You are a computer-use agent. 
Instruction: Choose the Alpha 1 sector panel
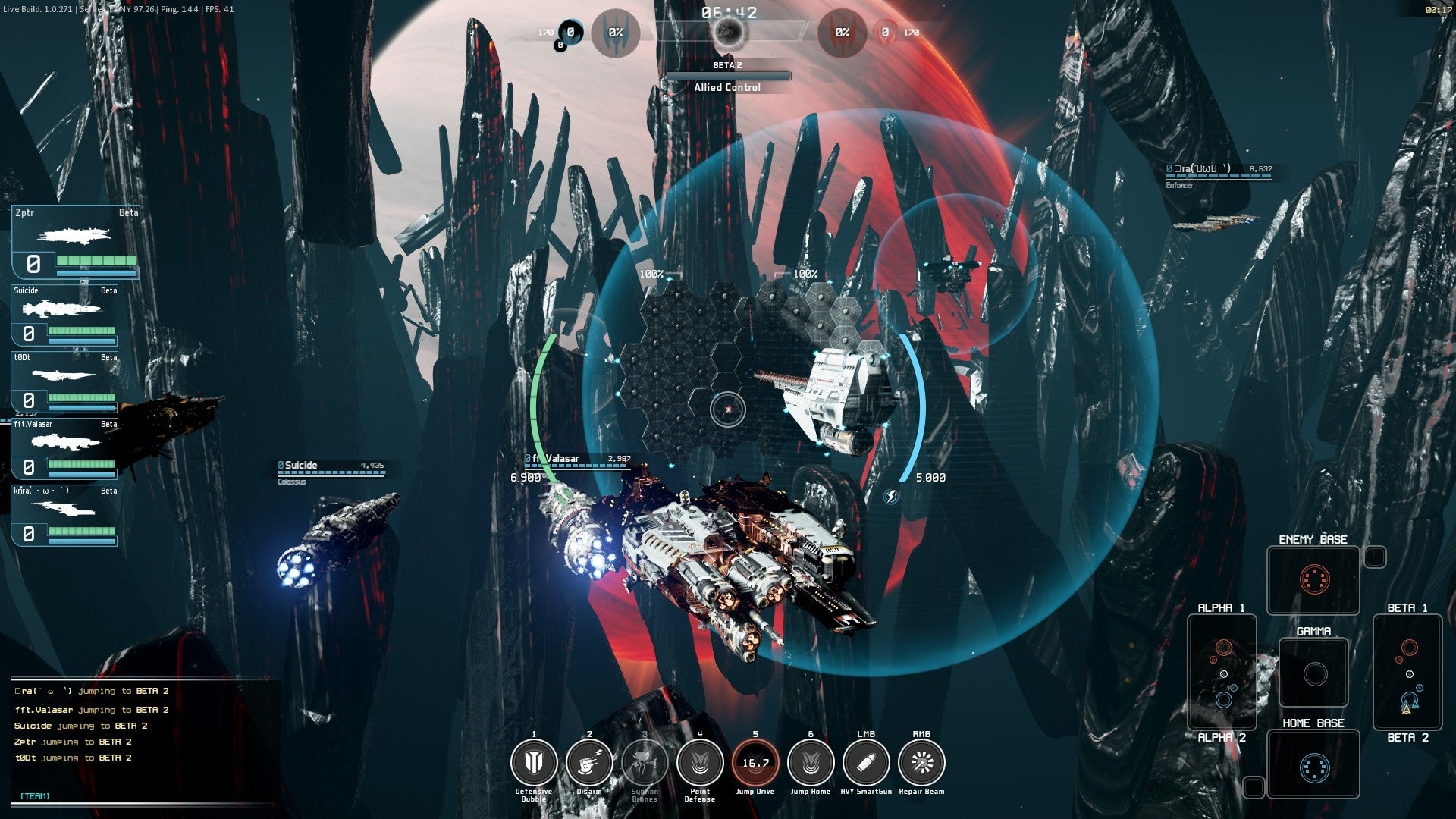click(1222, 672)
